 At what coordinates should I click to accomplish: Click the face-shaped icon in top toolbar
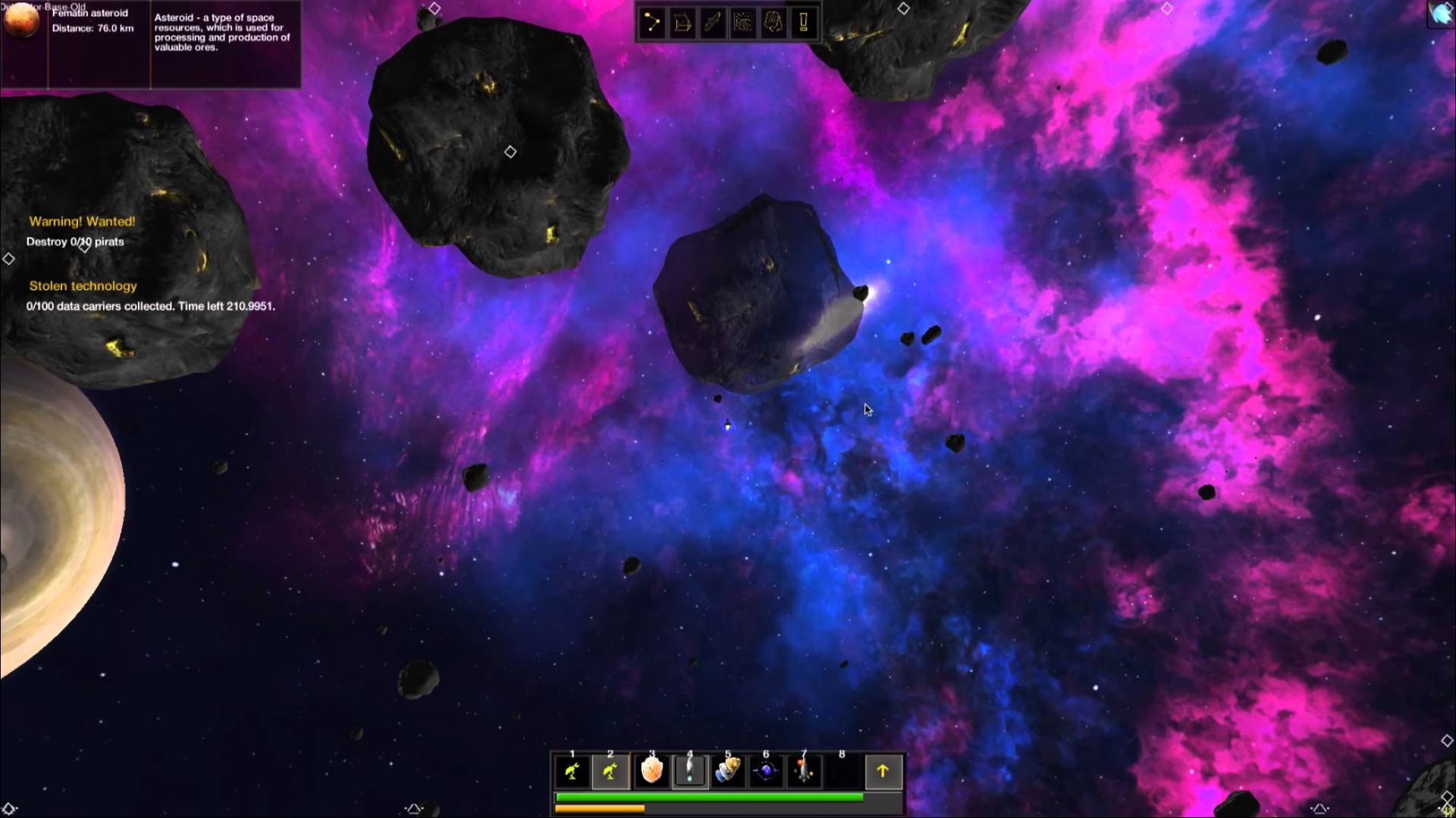click(773, 23)
